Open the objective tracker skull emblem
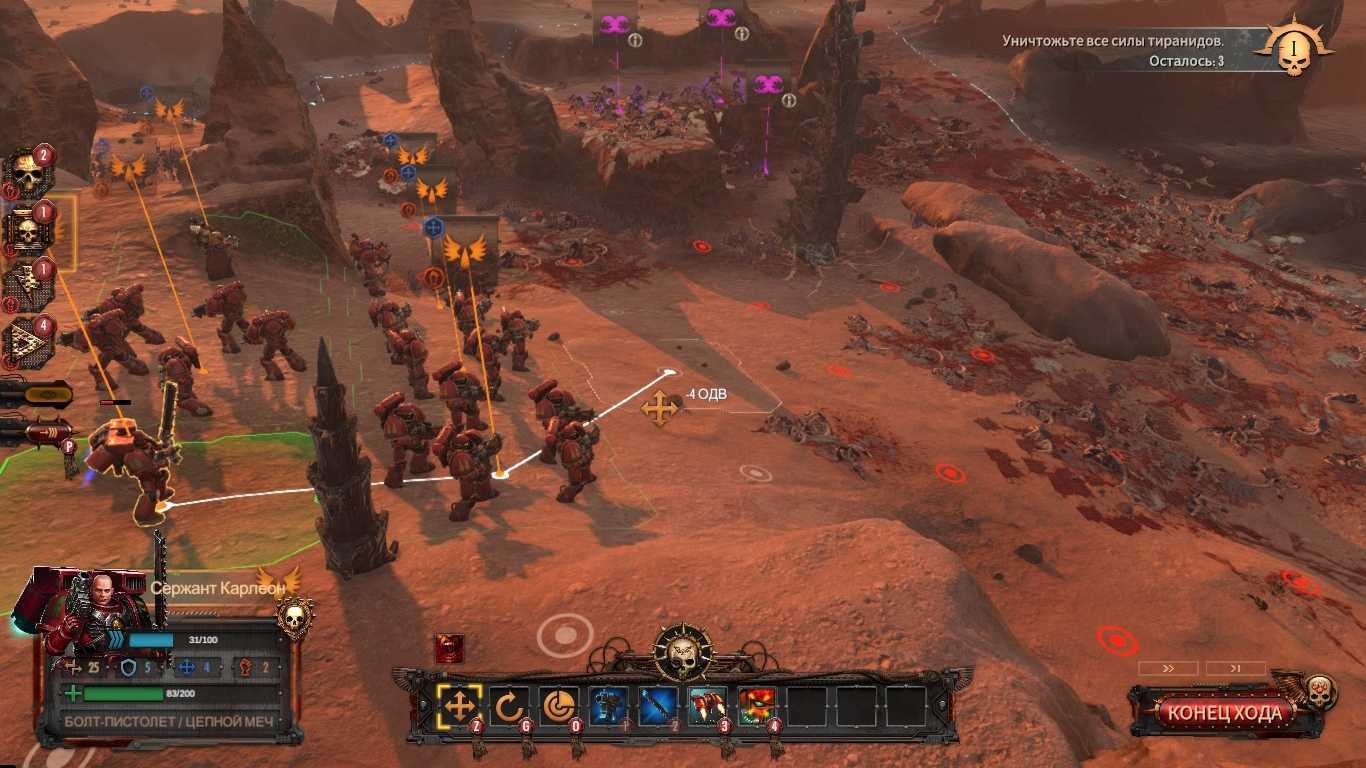 pyautogui.click(x=1294, y=48)
